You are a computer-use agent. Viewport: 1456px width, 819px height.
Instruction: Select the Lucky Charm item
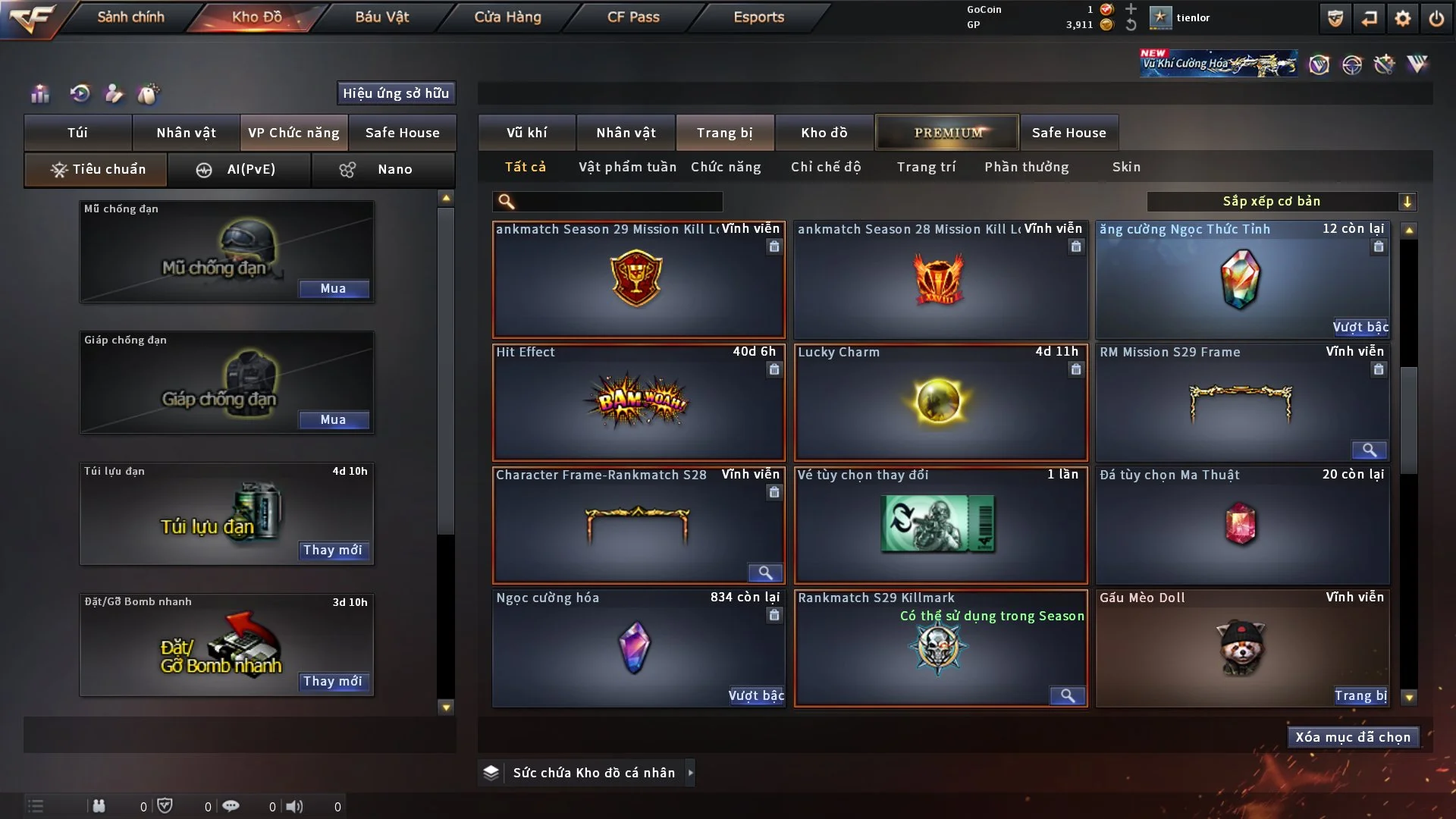940,402
